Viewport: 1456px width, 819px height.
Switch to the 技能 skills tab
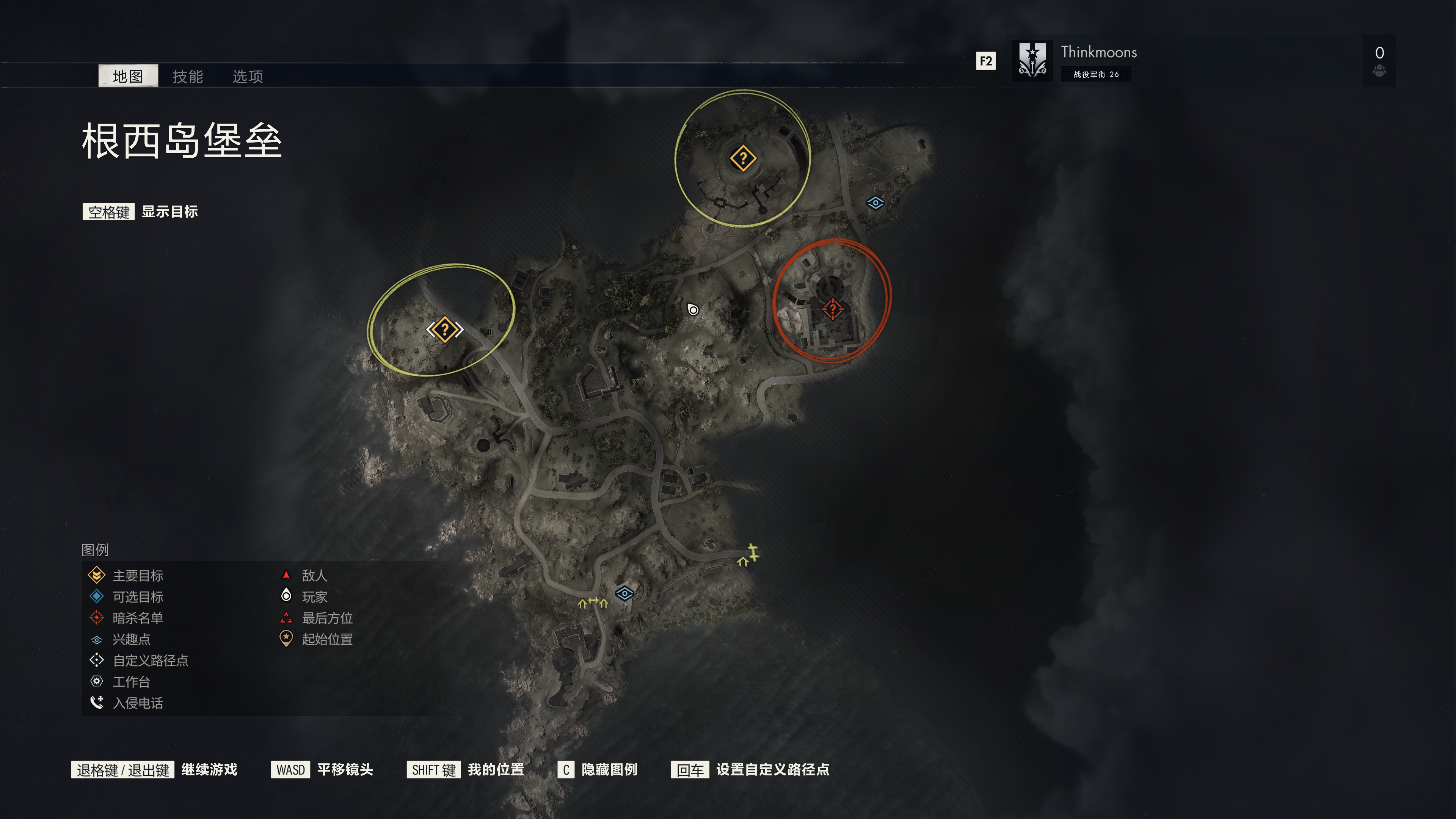[187, 76]
